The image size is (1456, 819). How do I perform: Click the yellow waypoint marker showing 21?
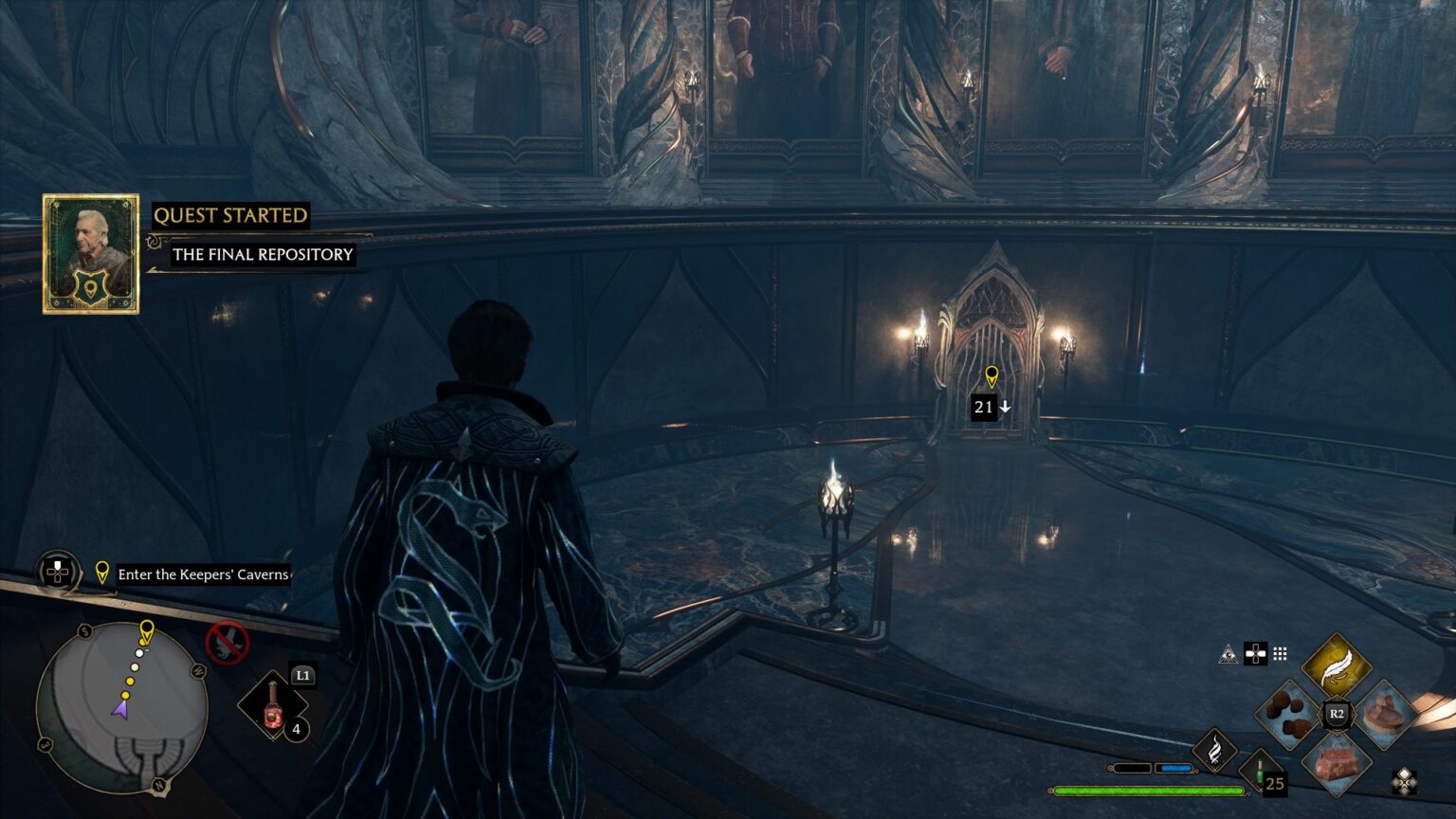pyautogui.click(x=992, y=377)
